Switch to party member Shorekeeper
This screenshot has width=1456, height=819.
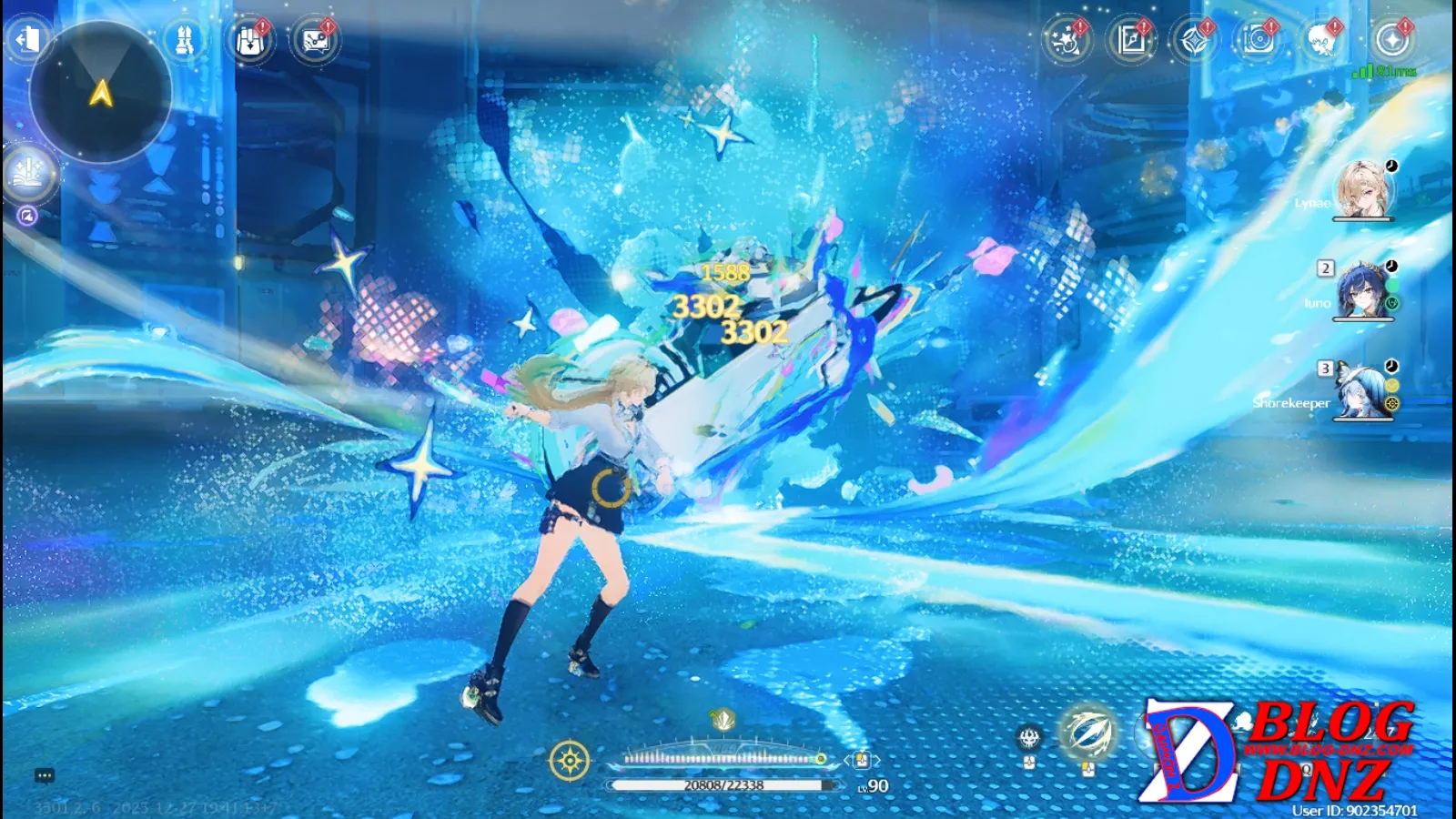[1362, 389]
